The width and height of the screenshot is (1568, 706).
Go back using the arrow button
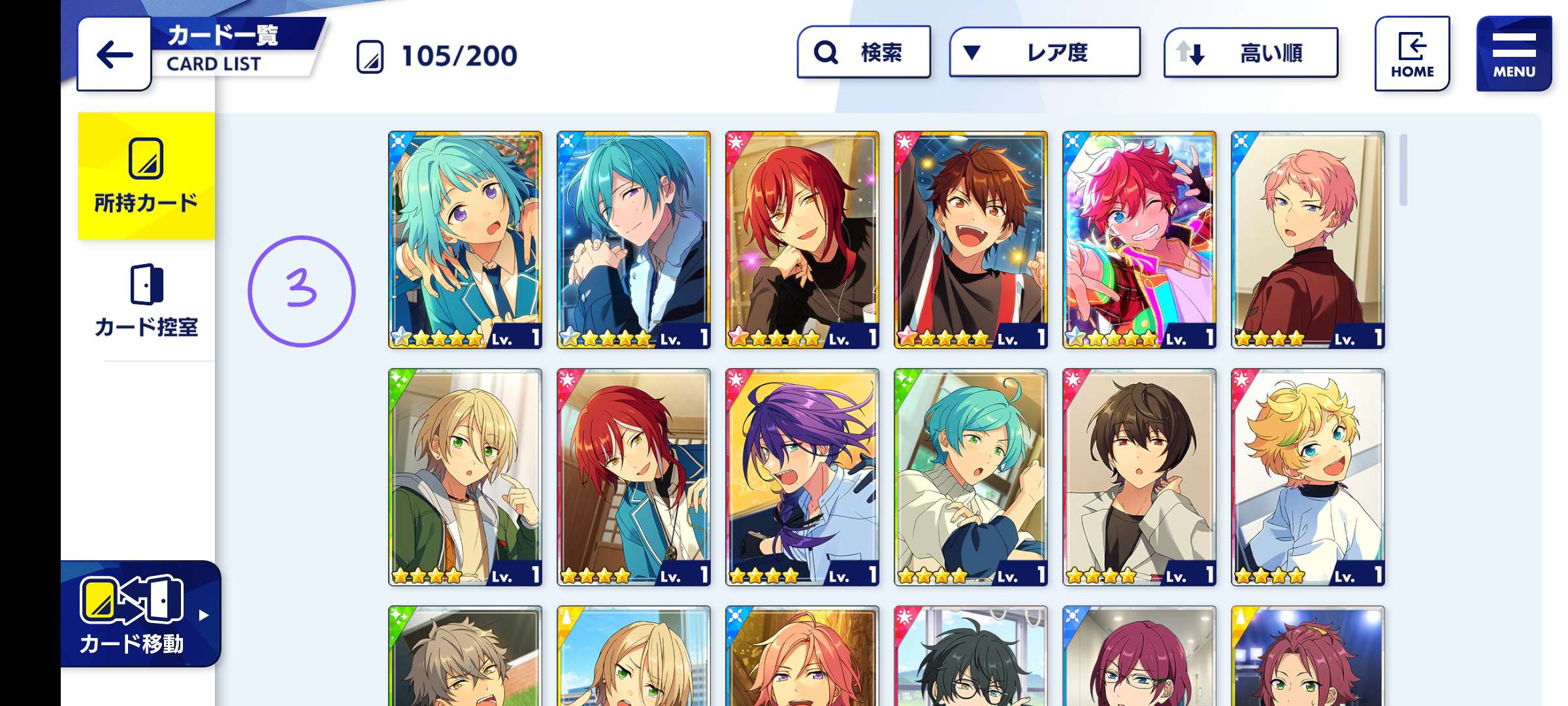114,54
